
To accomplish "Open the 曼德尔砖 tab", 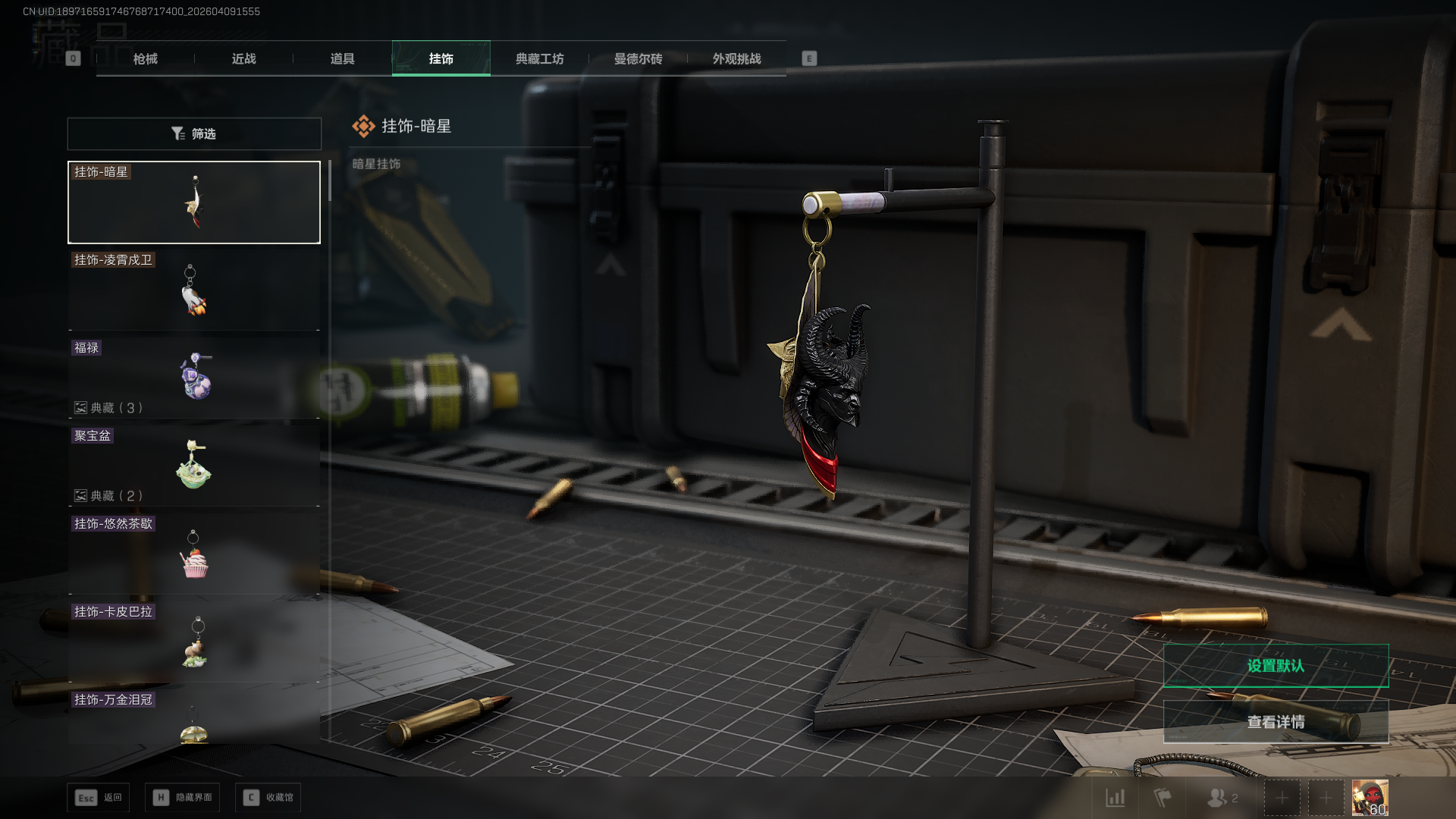I will [x=638, y=58].
